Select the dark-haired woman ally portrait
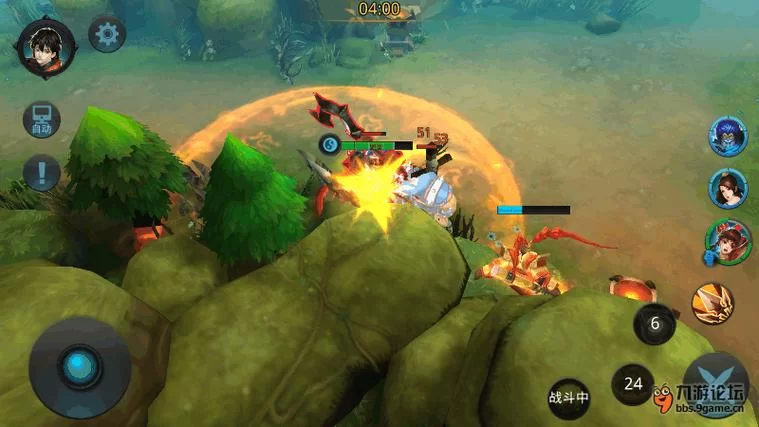The width and height of the screenshot is (759, 427). pyautogui.click(x=728, y=188)
